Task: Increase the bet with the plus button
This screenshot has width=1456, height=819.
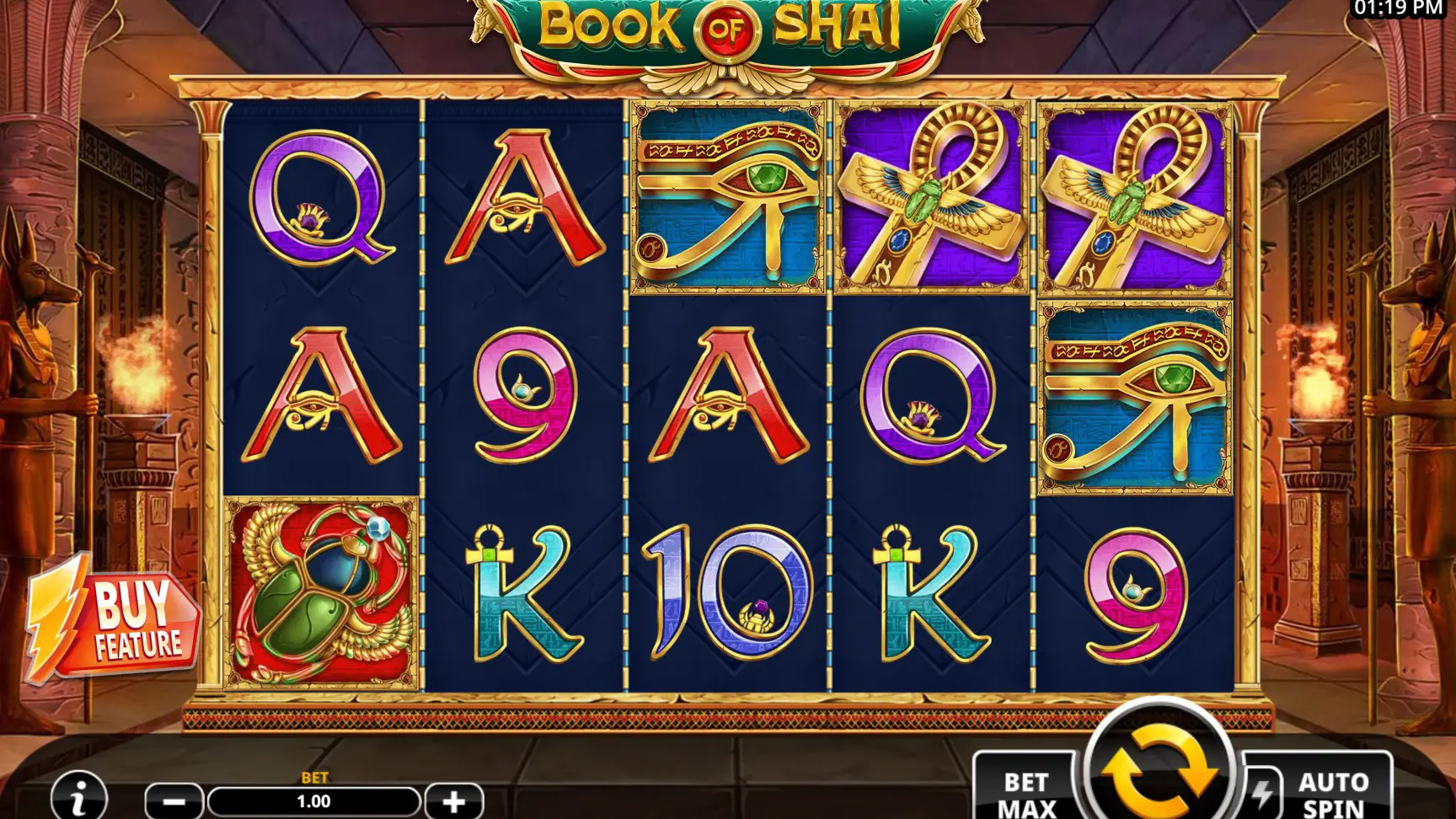Action: [453, 801]
